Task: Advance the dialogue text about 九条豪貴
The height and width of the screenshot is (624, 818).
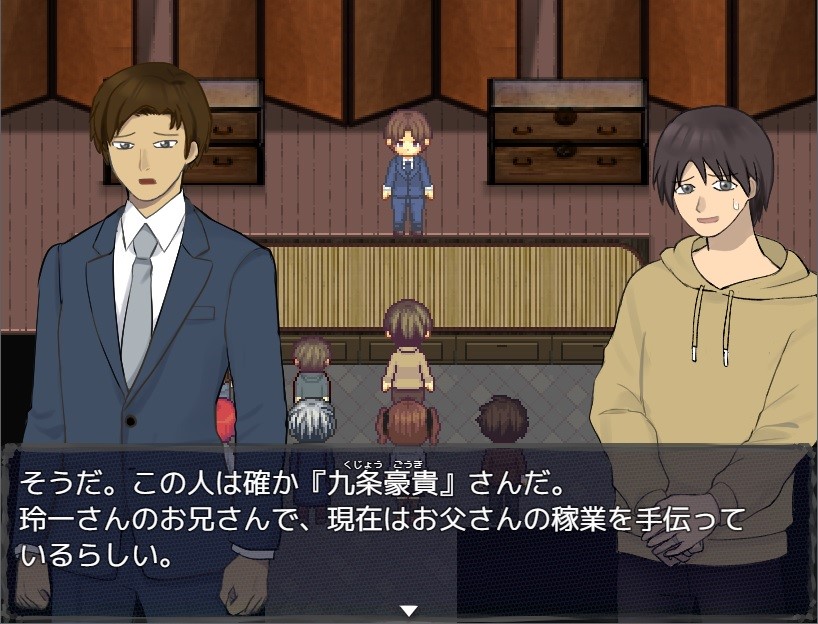Action: (408, 525)
